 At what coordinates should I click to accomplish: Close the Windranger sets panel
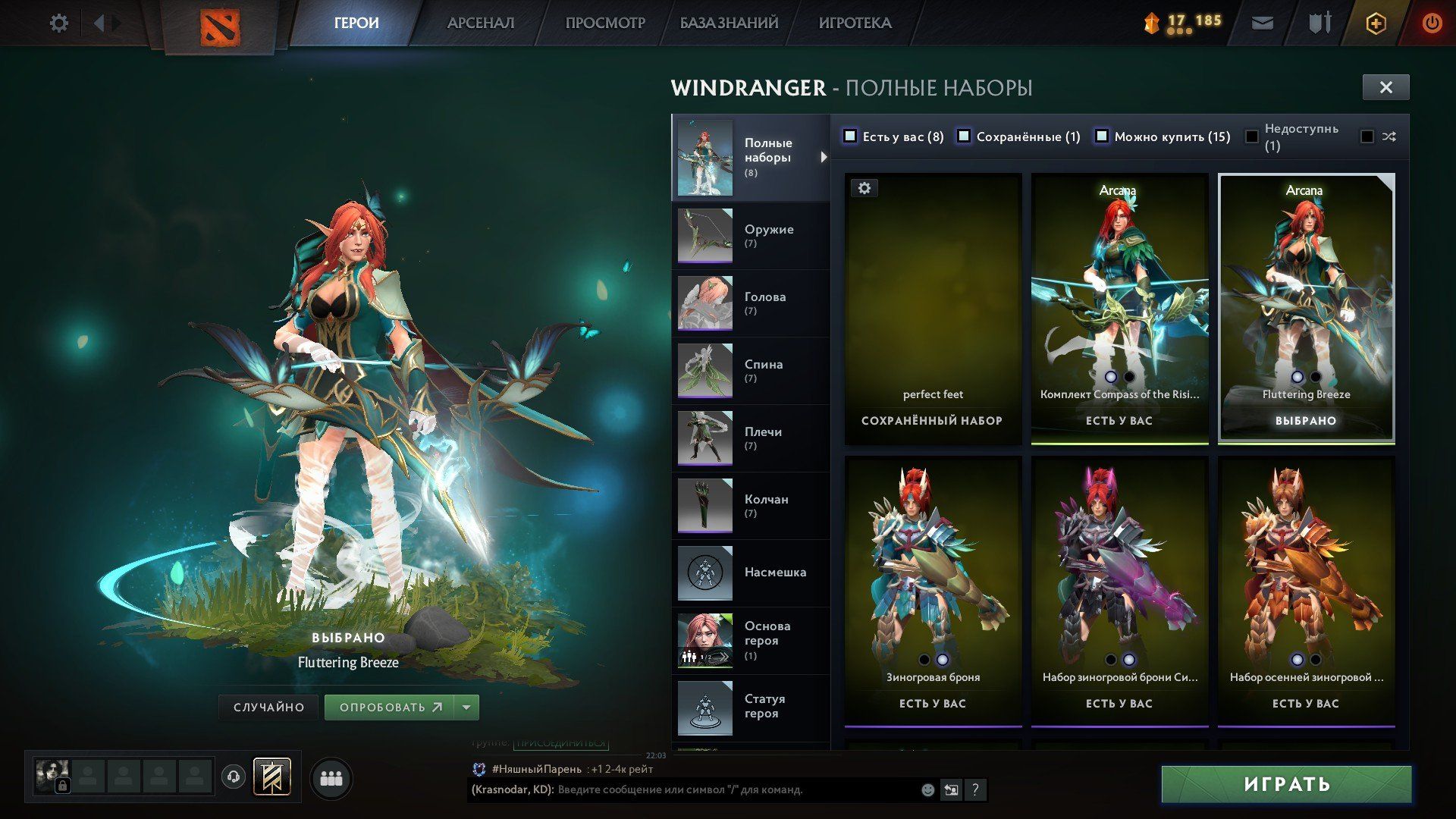coord(1385,87)
